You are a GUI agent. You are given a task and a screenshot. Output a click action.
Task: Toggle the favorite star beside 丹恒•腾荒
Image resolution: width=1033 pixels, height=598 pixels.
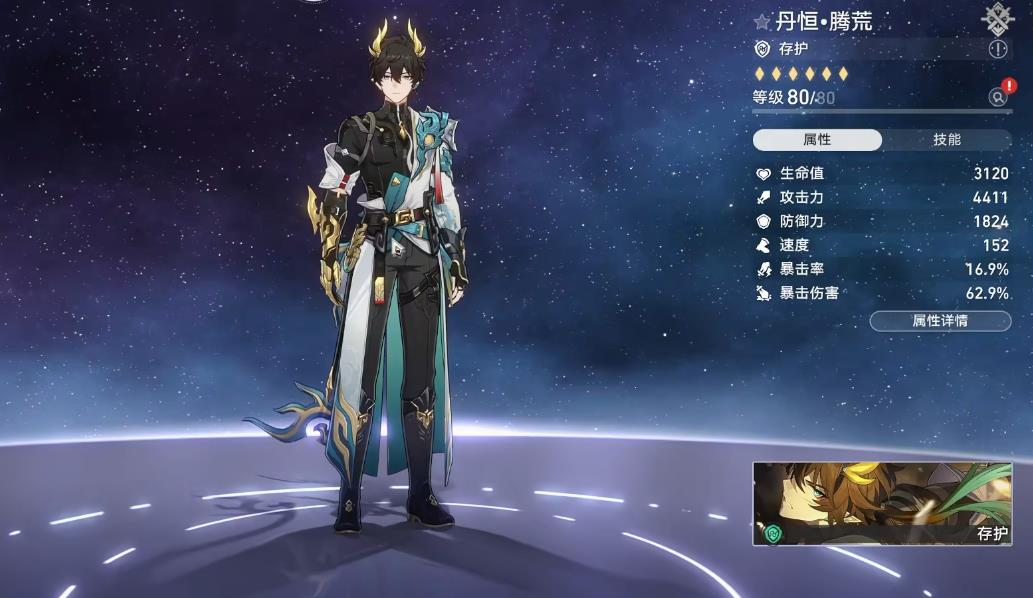pos(762,22)
